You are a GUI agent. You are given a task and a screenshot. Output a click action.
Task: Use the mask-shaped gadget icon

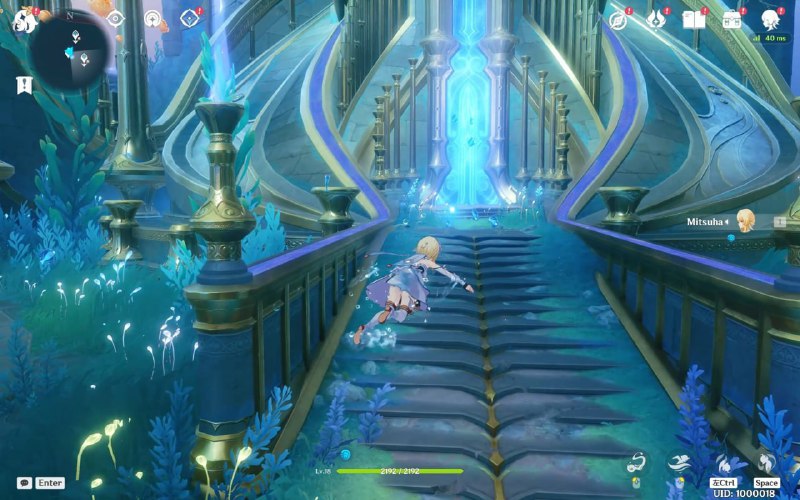click(634, 462)
